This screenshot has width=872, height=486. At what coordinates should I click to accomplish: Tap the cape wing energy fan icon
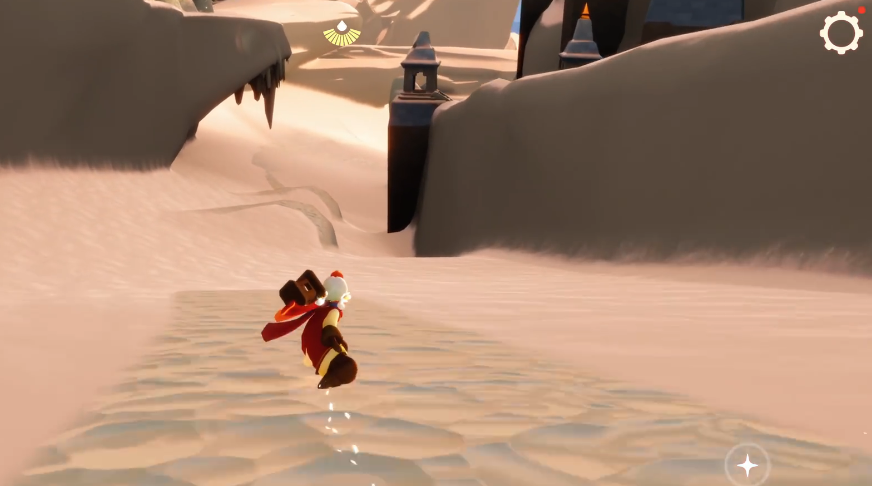(342, 35)
